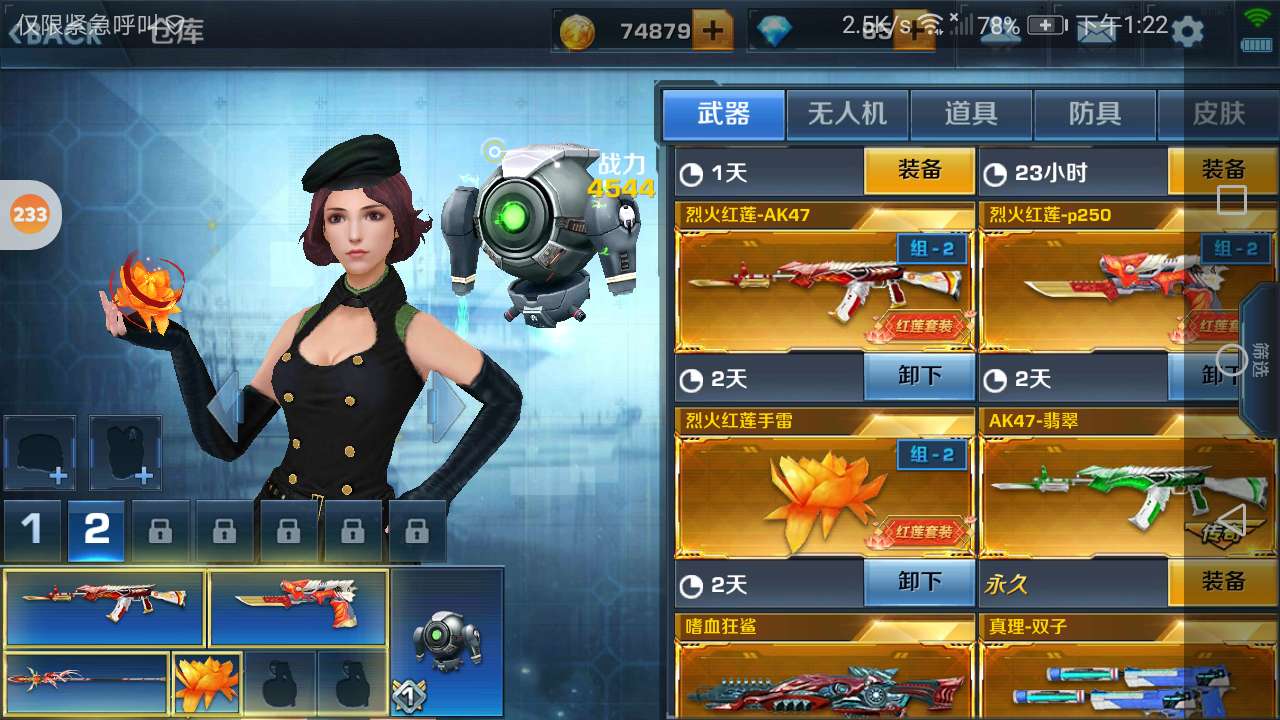Select the 烈火红莲-AK47 weapon card
Image resolution: width=1280 pixels, height=720 pixels.
pos(825,290)
